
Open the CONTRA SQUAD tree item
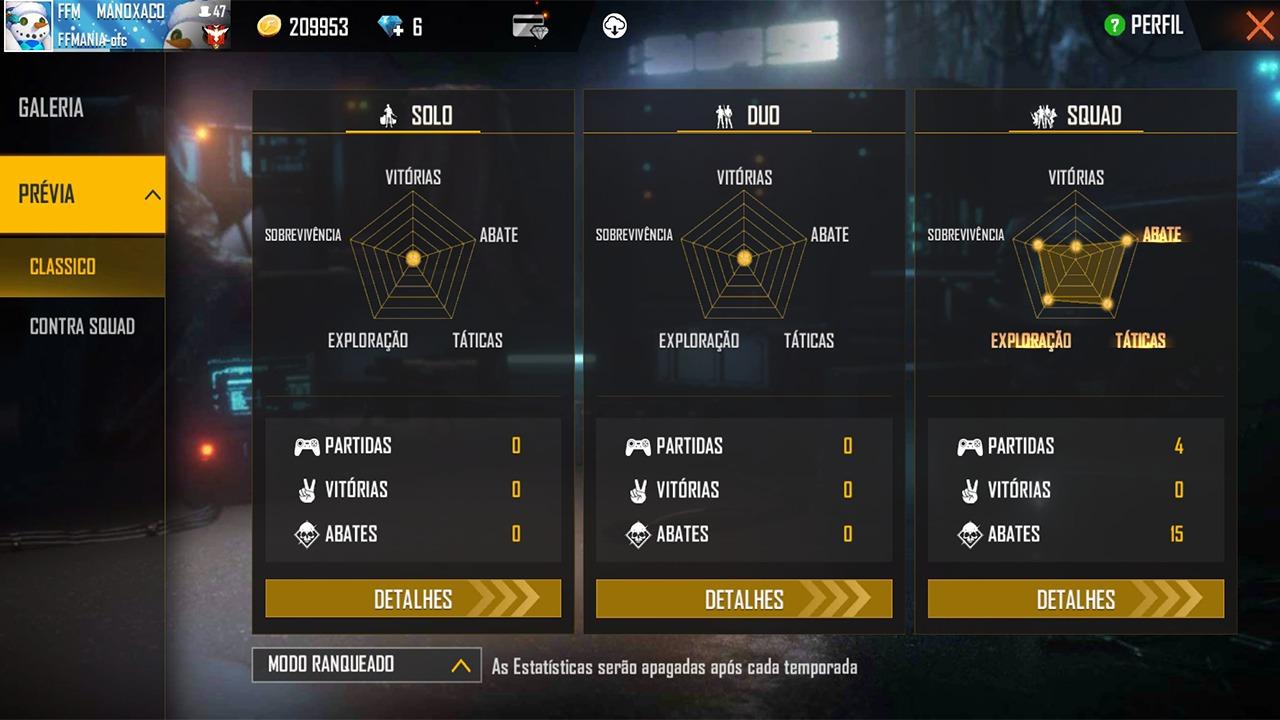pyautogui.click(x=82, y=326)
